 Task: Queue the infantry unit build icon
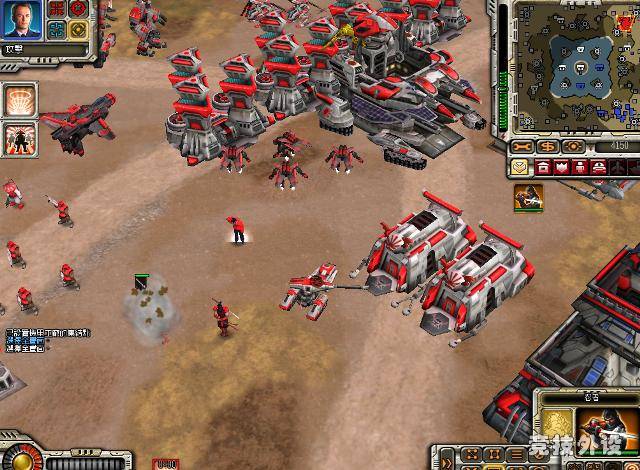(x=529, y=197)
